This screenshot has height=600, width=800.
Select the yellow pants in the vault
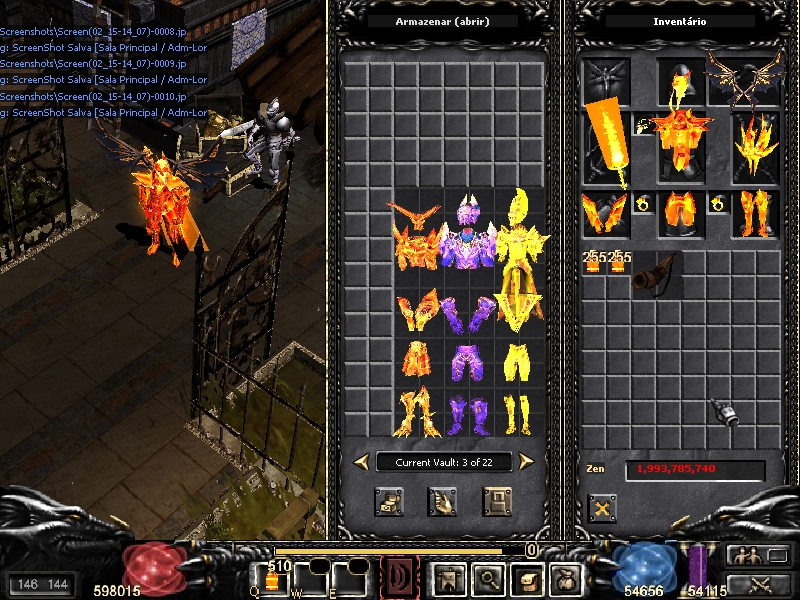point(517,362)
